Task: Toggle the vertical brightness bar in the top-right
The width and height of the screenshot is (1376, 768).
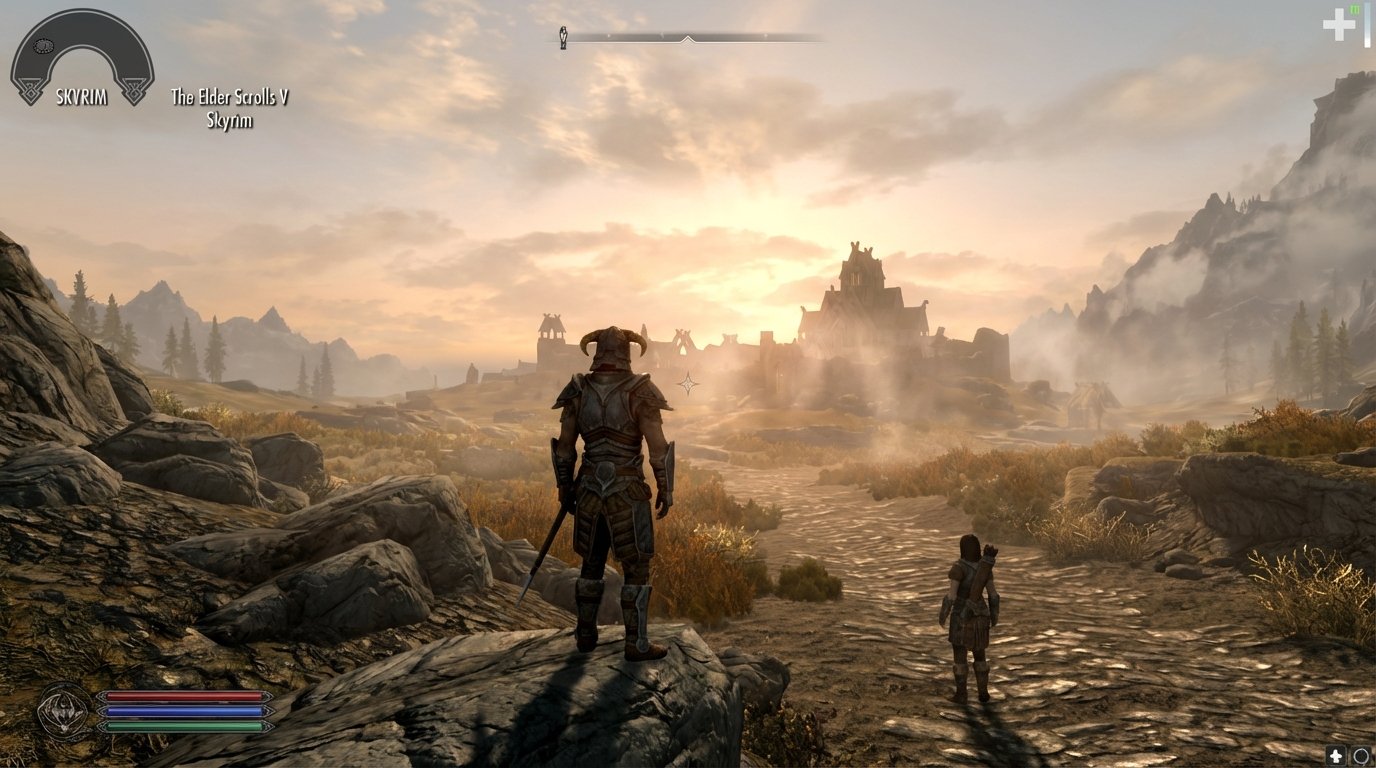Action: point(1366,24)
